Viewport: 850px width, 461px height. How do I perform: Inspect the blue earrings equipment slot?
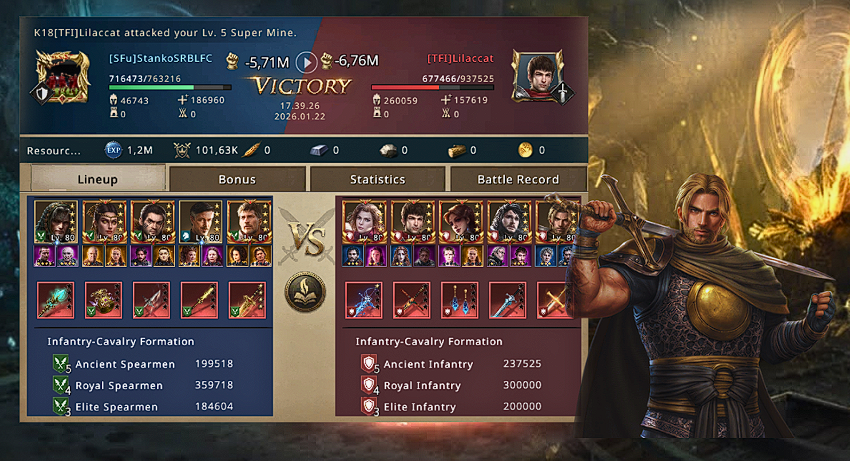pos(459,300)
